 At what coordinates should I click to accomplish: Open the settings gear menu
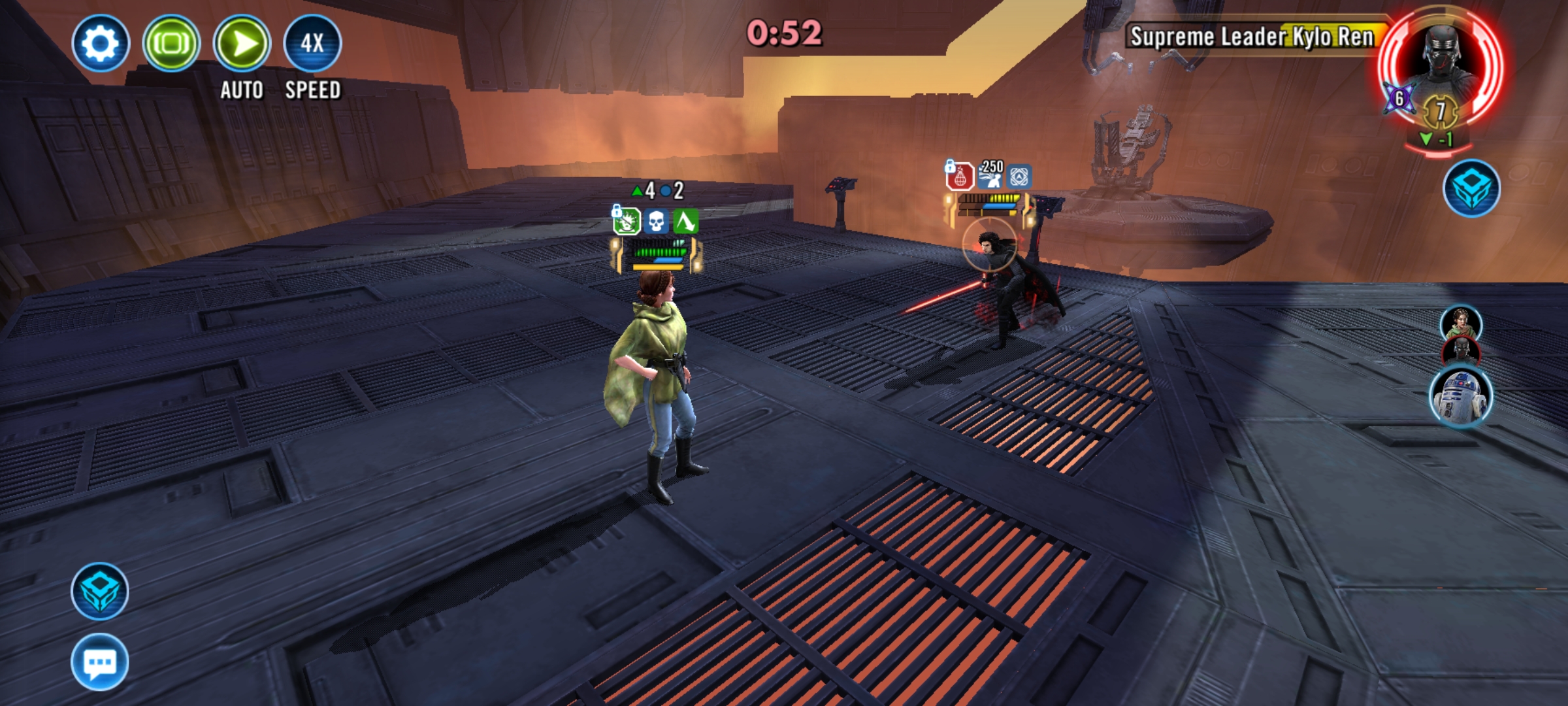tap(101, 43)
